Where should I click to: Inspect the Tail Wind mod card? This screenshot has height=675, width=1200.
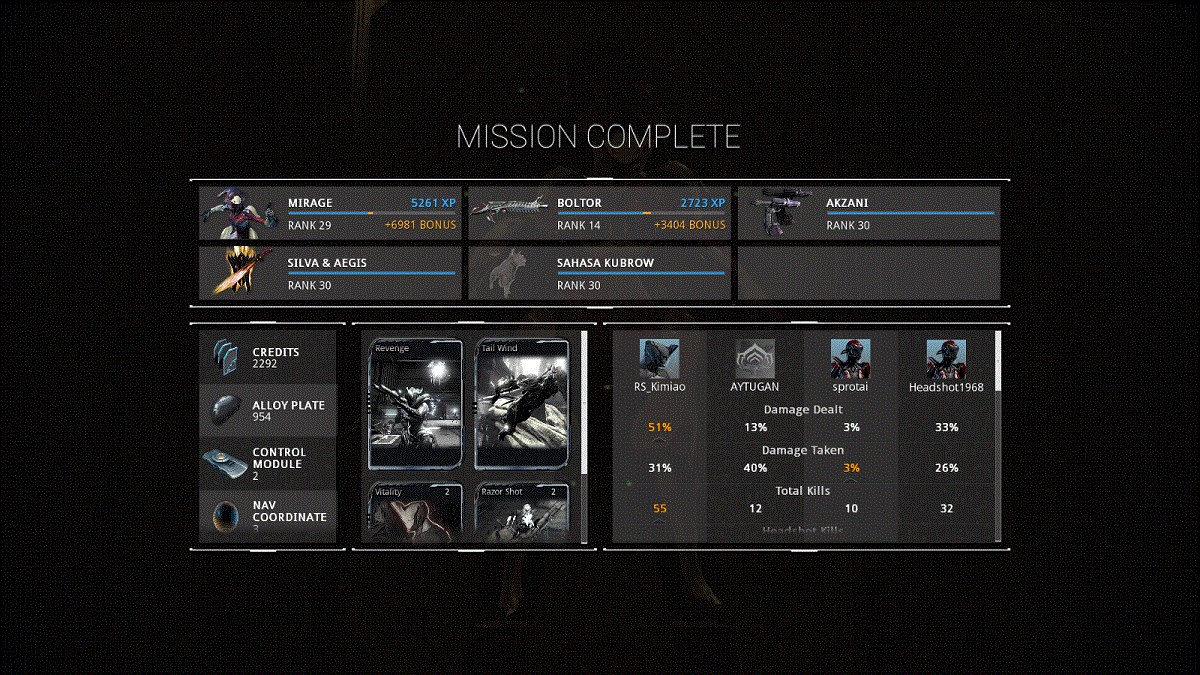coord(521,404)
